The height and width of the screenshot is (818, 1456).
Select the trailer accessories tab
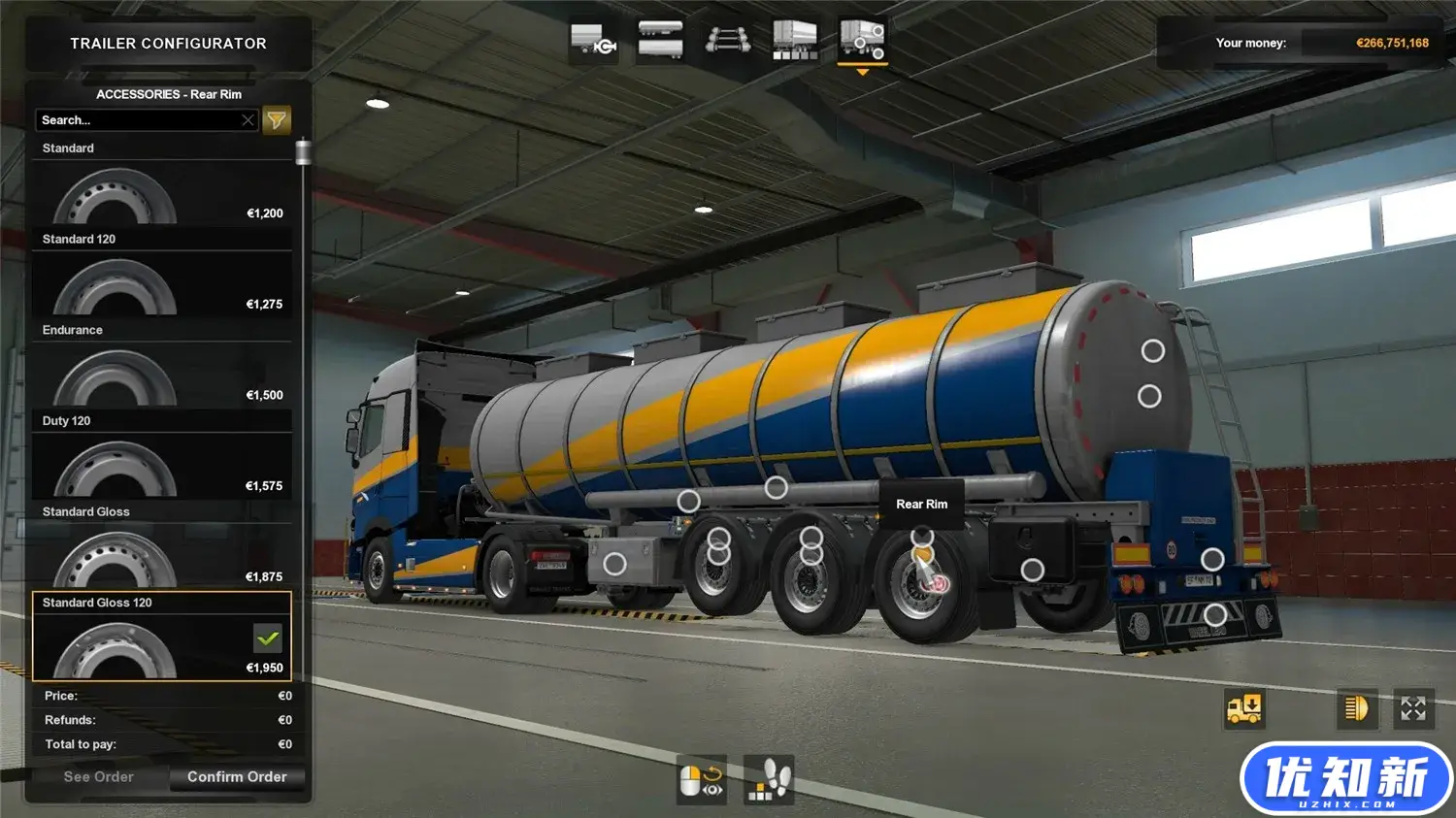pos(862,41)
